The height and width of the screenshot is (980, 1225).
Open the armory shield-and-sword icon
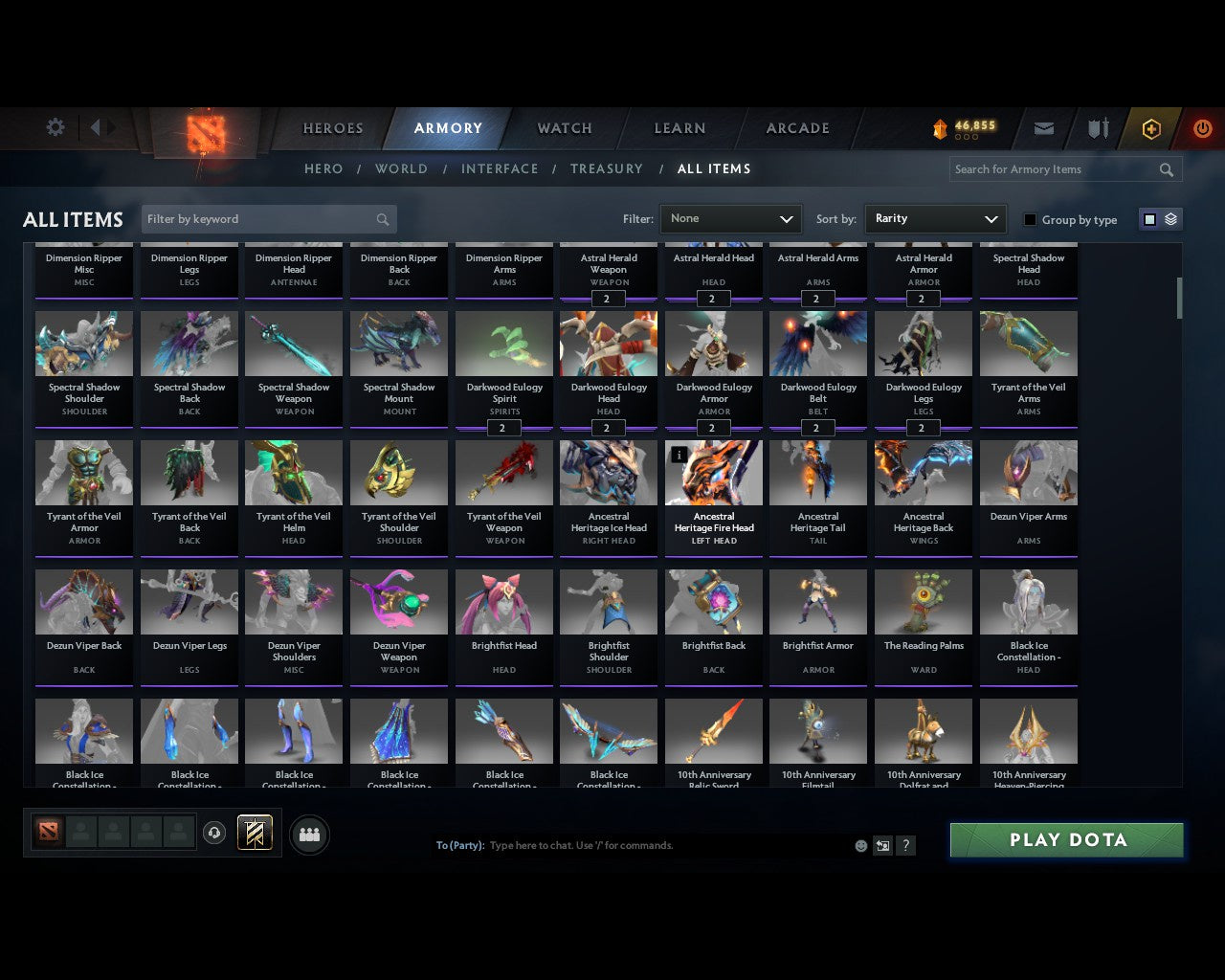(1097, 127)
